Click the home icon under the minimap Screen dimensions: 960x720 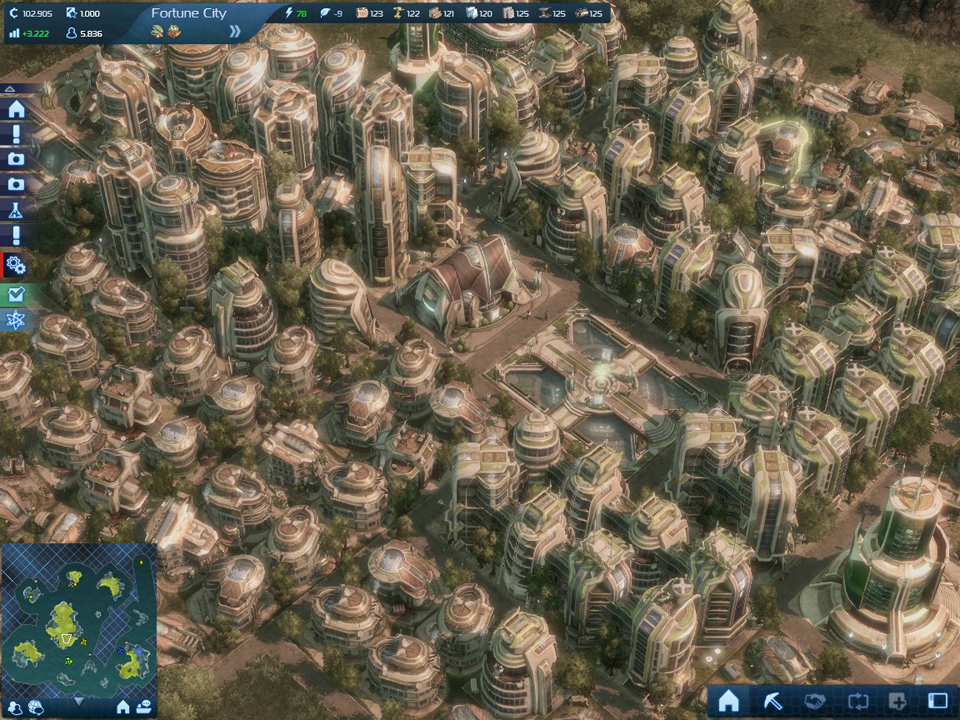(x=123, y=707)
